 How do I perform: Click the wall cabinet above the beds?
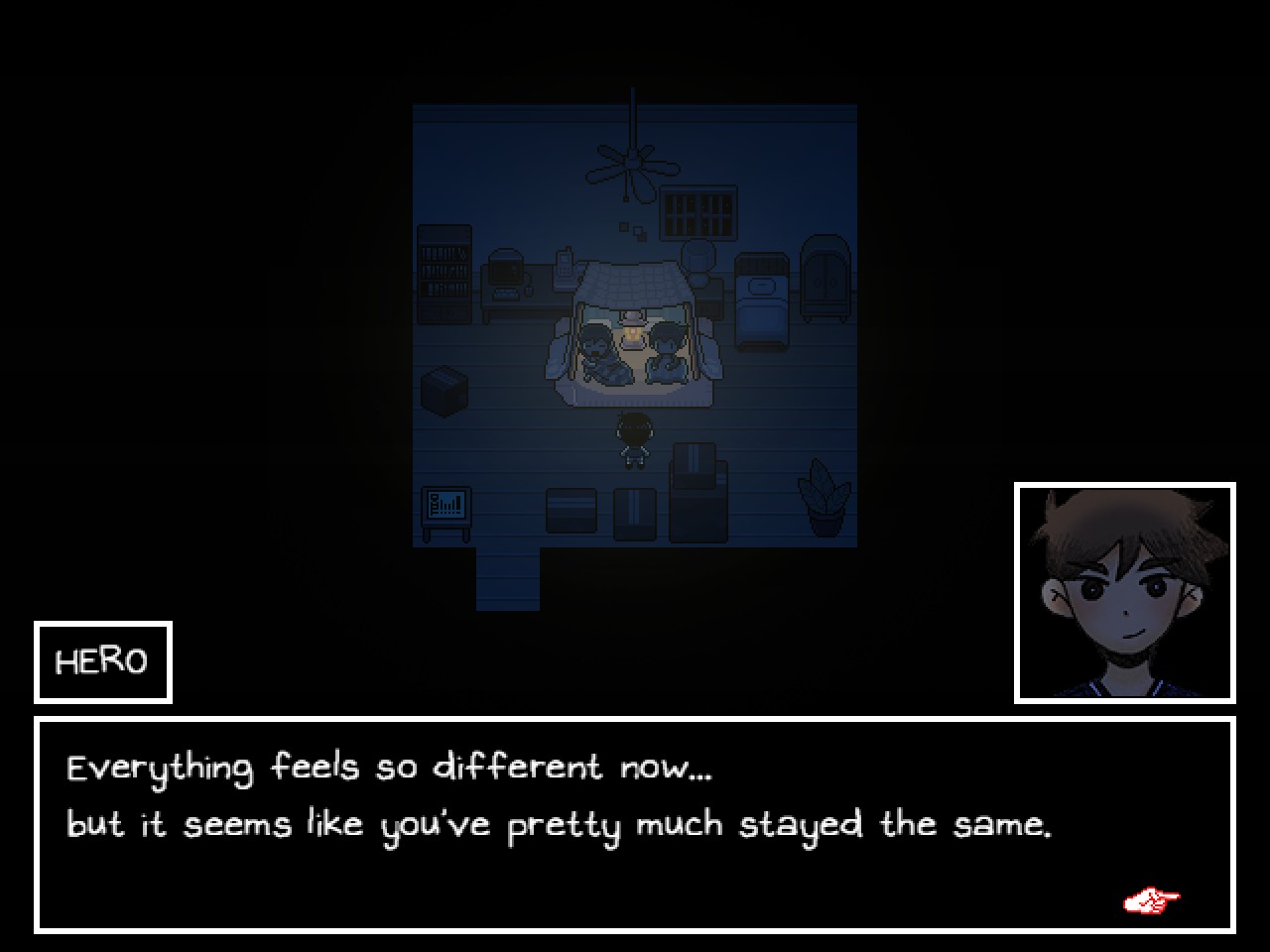pos(697,213)
